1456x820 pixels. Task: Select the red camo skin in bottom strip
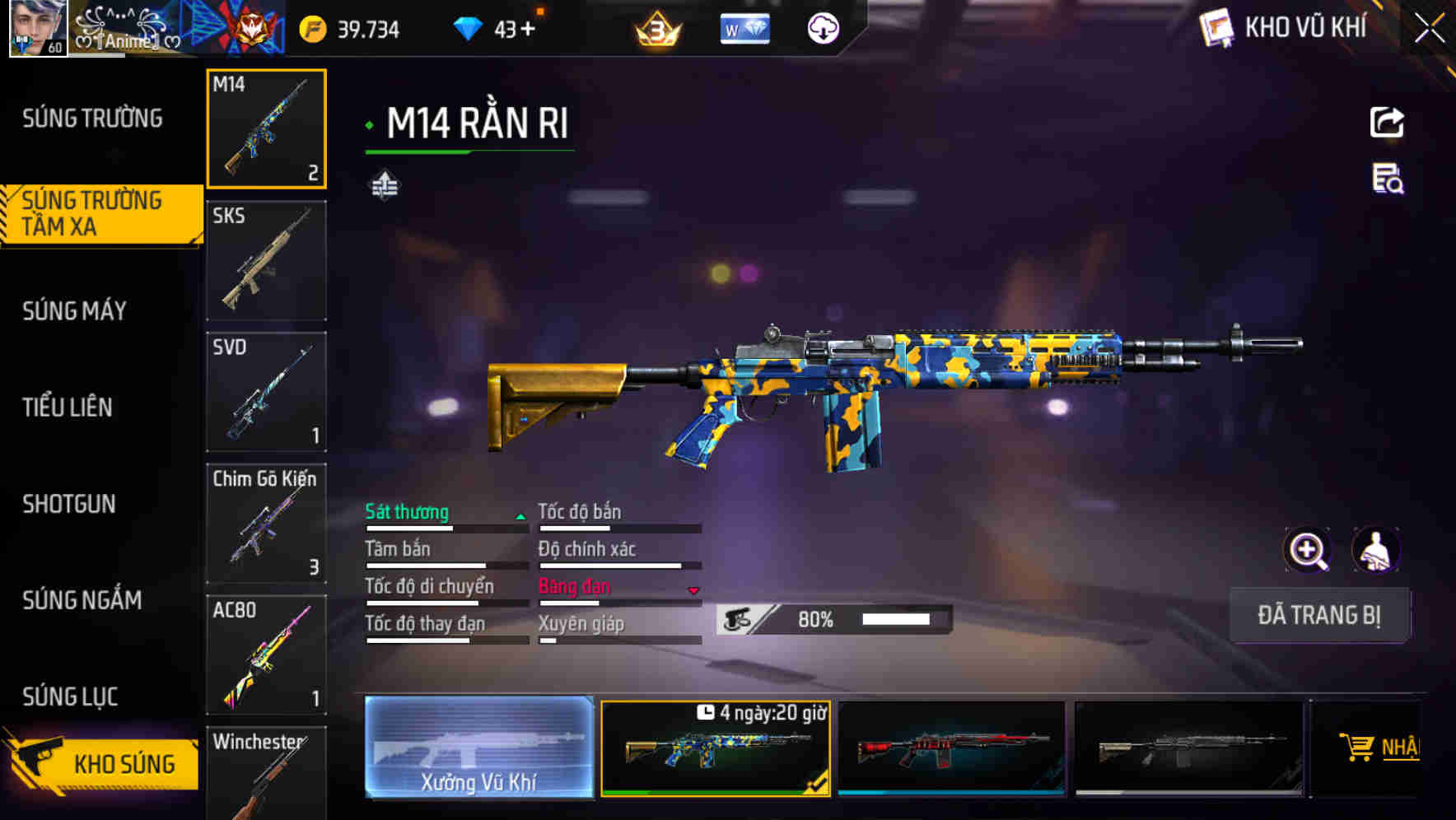pos(951,748)
